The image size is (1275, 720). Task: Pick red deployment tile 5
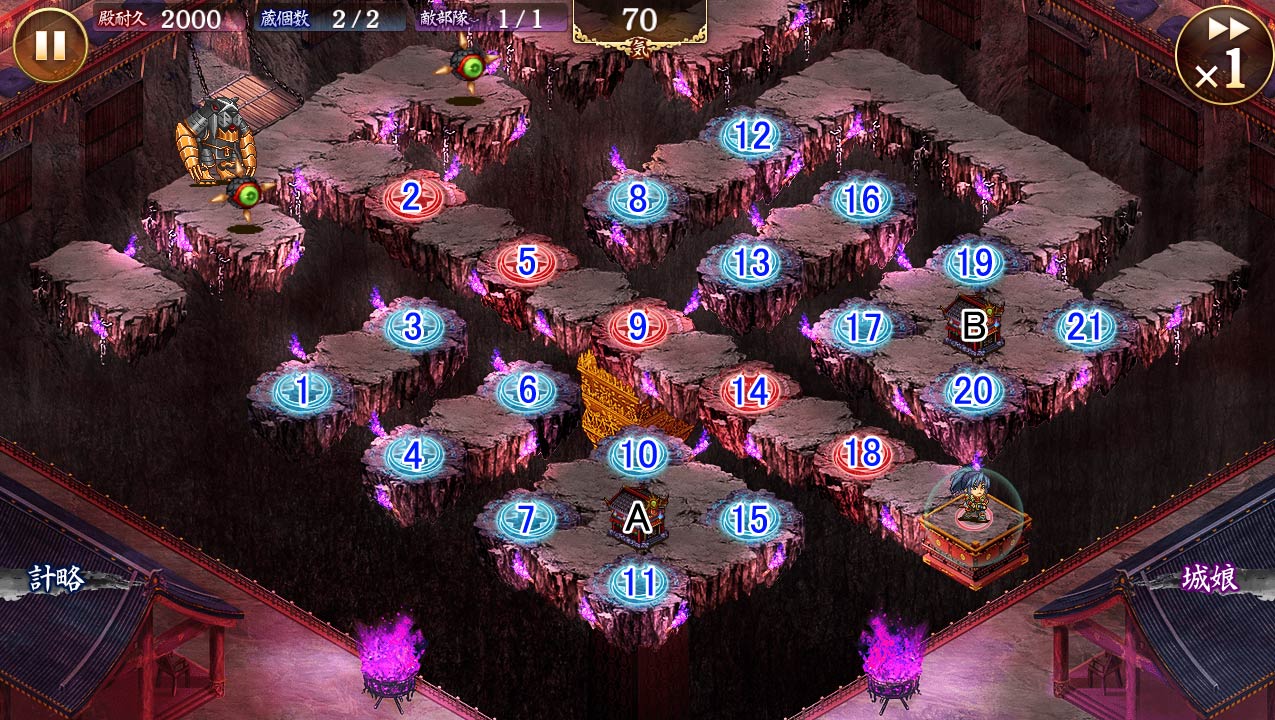click(x=526, y=263)
